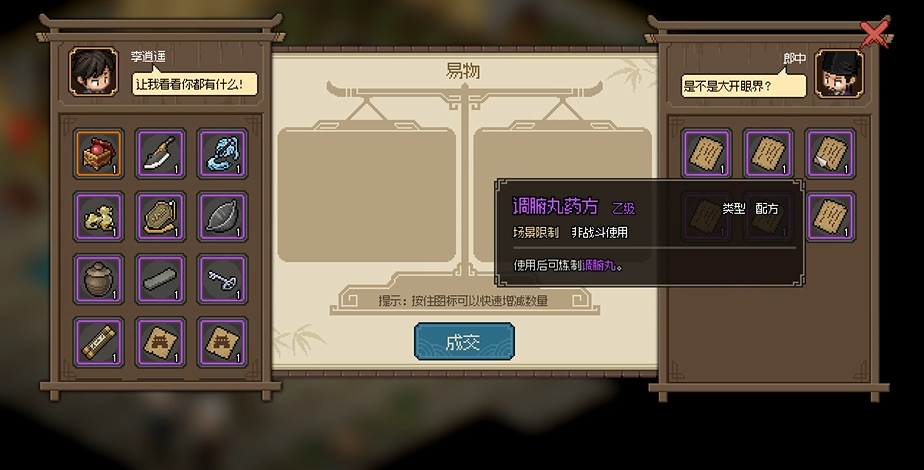Choose the brown clay jar slot
This screenshot has height=470, width=924.
[x=99, y=279]
